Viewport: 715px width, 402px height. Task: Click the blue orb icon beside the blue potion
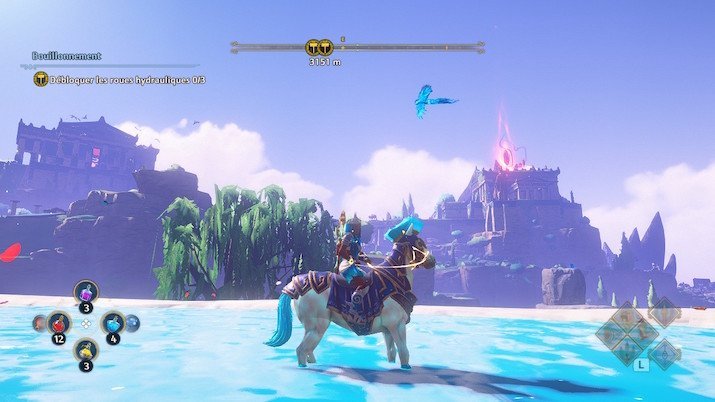click(133, 323)
